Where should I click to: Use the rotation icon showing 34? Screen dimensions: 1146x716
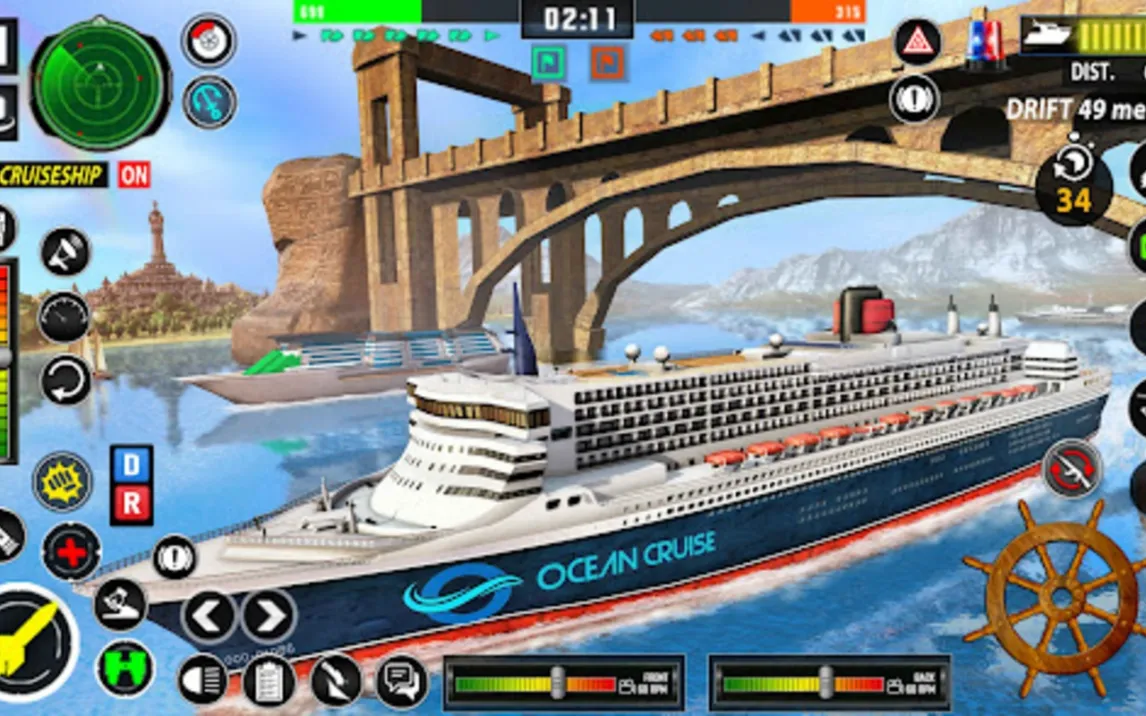1073,185
